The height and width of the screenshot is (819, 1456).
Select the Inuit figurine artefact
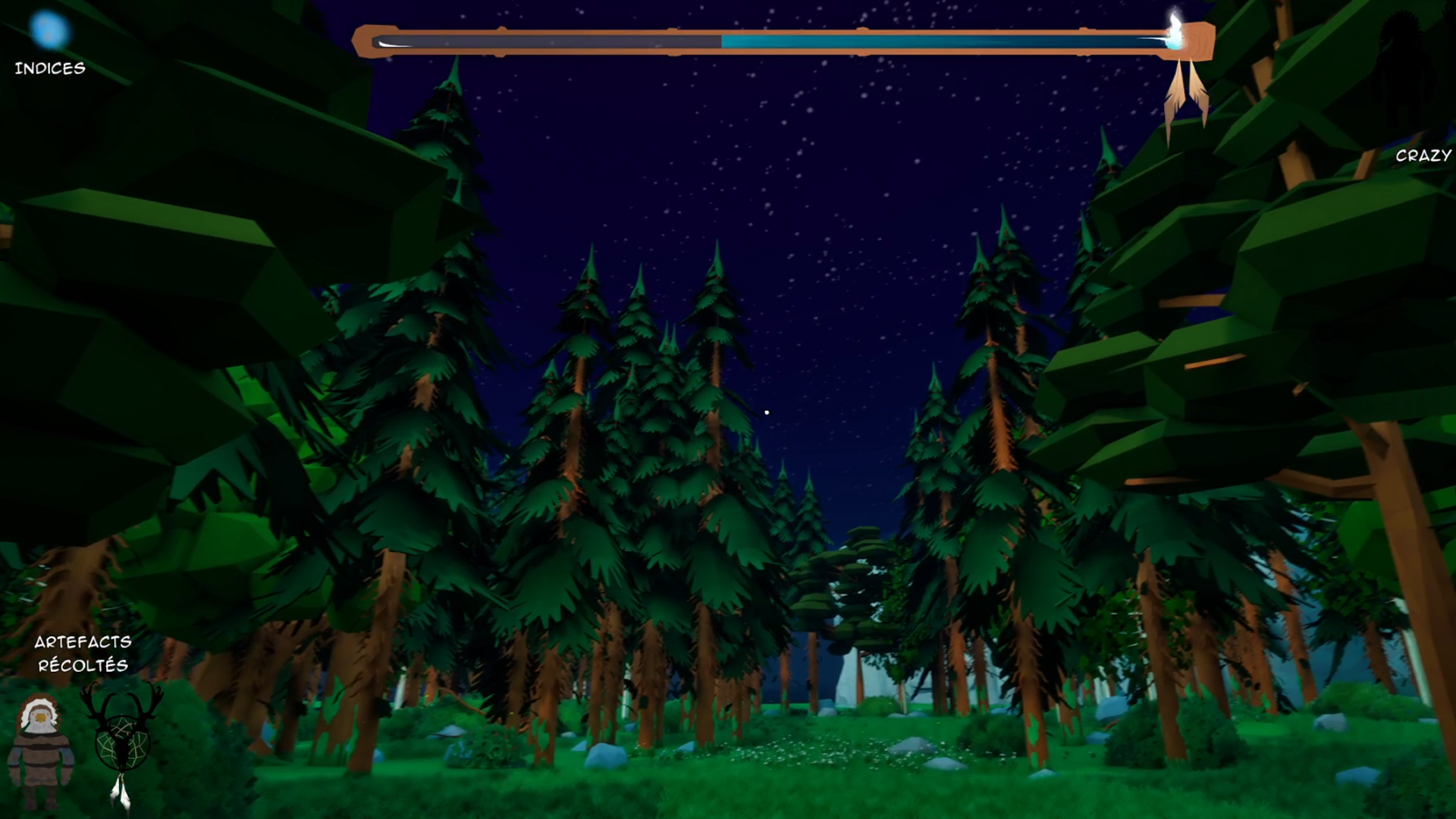click(x=39, y=749)
